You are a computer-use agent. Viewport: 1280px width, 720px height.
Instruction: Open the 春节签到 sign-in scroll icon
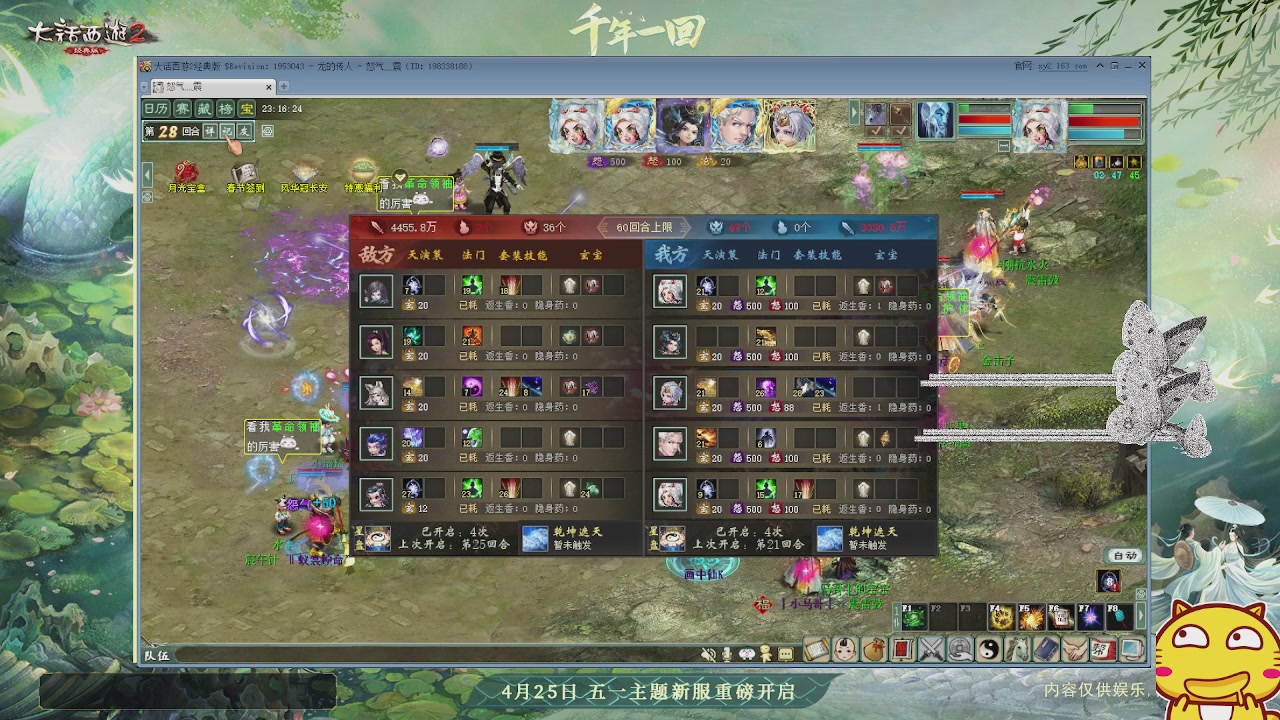tap(244, 170)
